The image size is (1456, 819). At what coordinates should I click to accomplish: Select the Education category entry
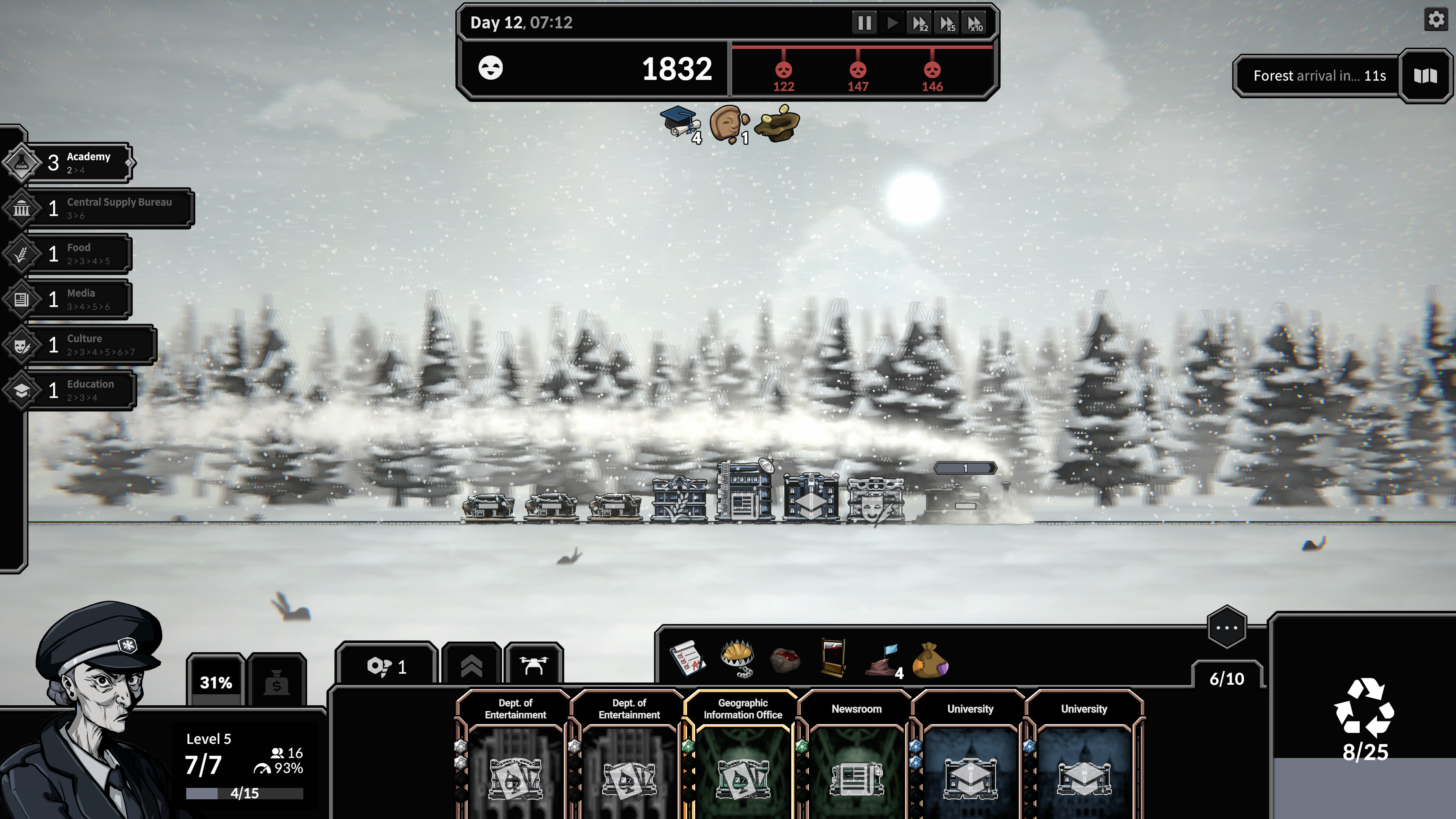82,390
